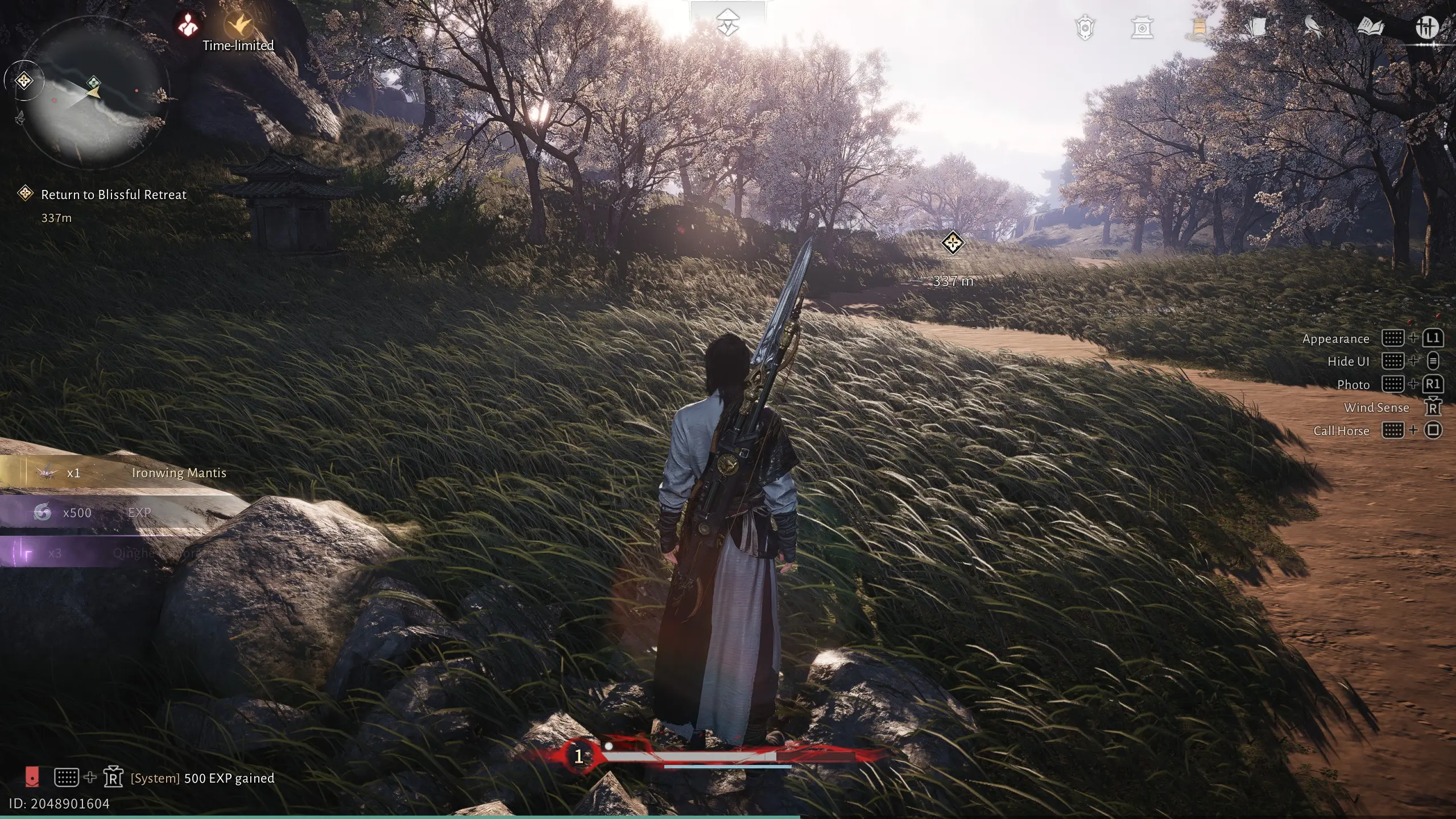Open the golden scroll icon

pos(1198,28)
